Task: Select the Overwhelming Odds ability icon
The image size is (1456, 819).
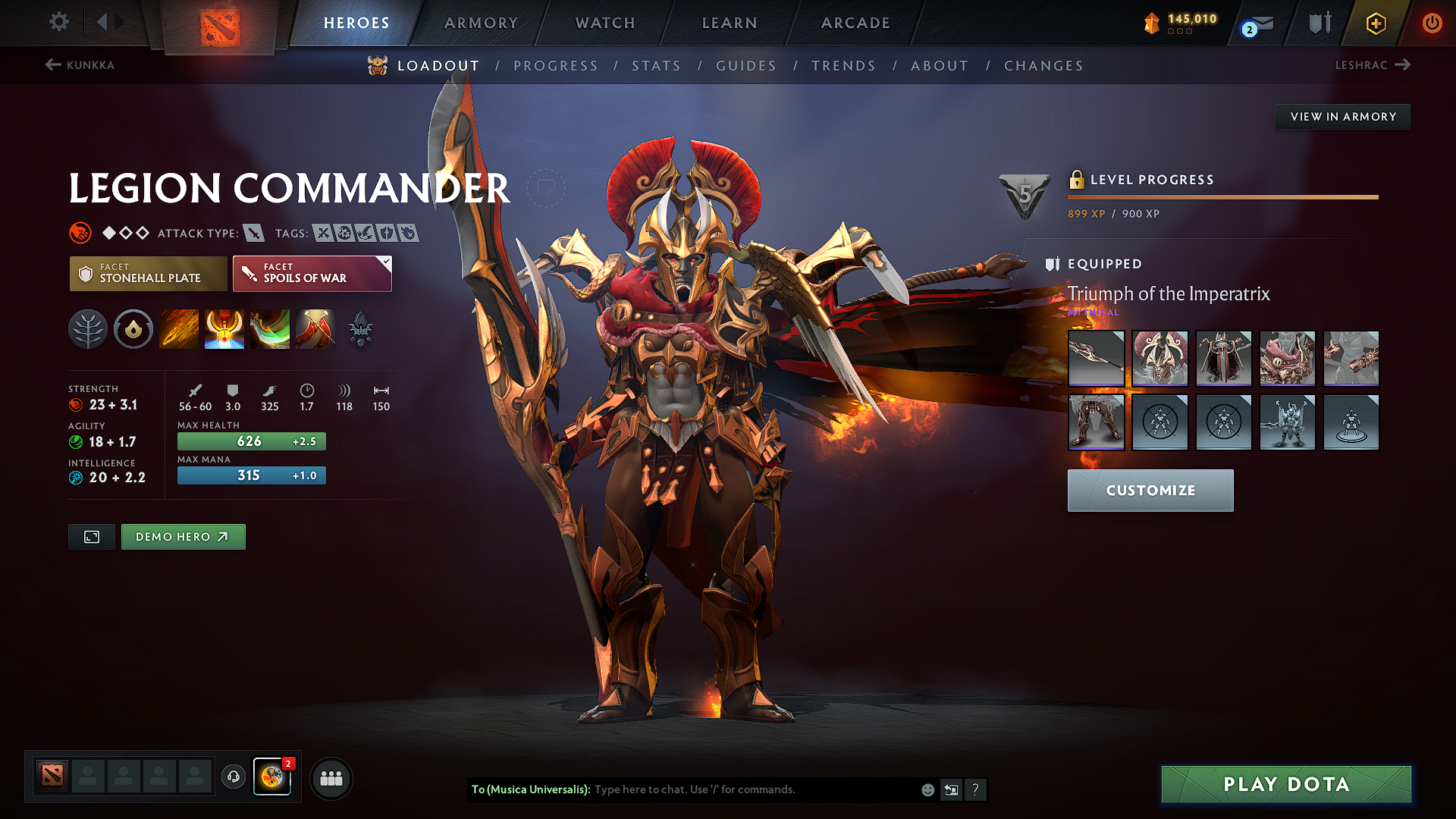Action: 179,329
